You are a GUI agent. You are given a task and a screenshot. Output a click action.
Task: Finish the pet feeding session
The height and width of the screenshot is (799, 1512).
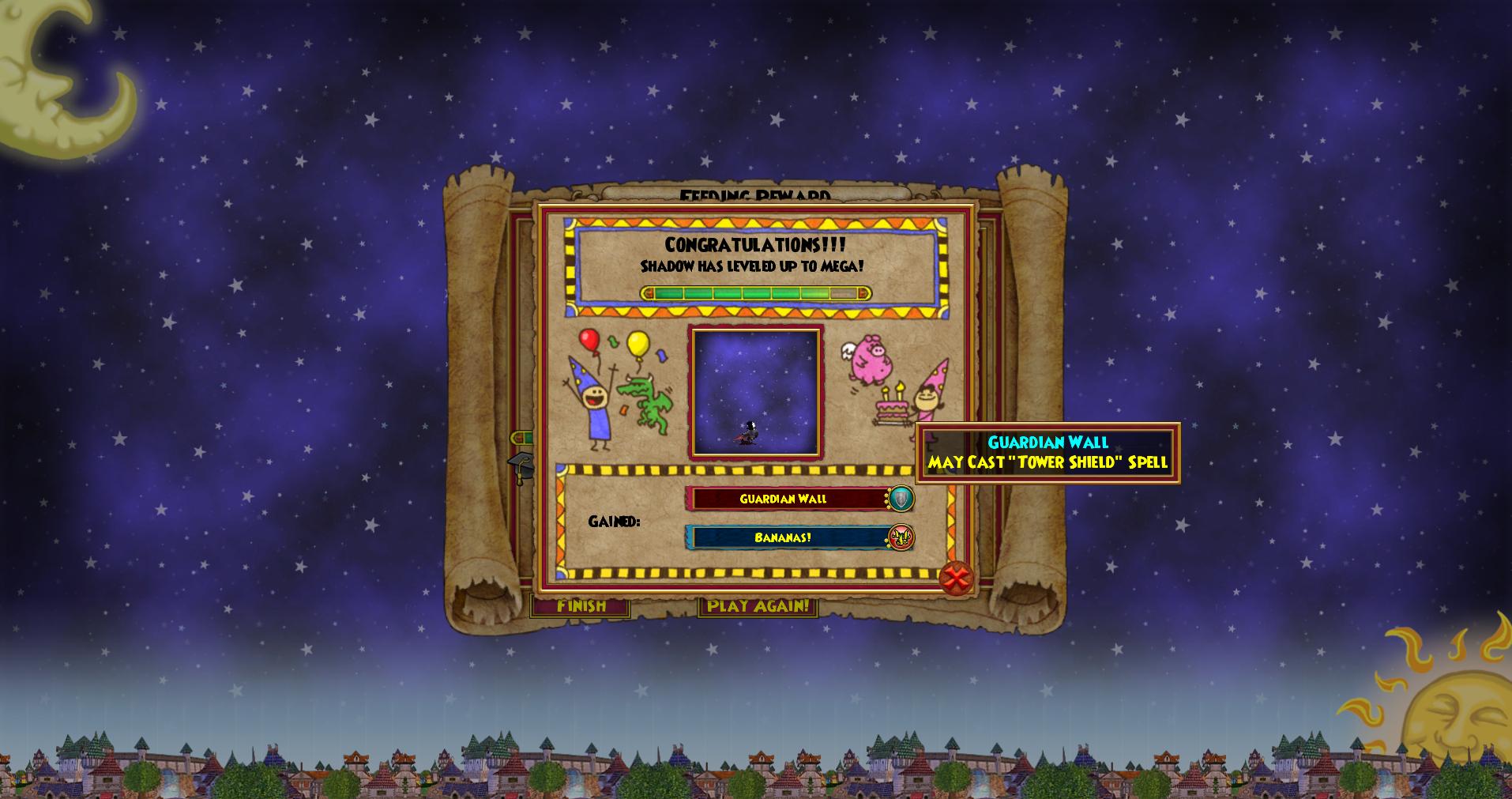581,607
